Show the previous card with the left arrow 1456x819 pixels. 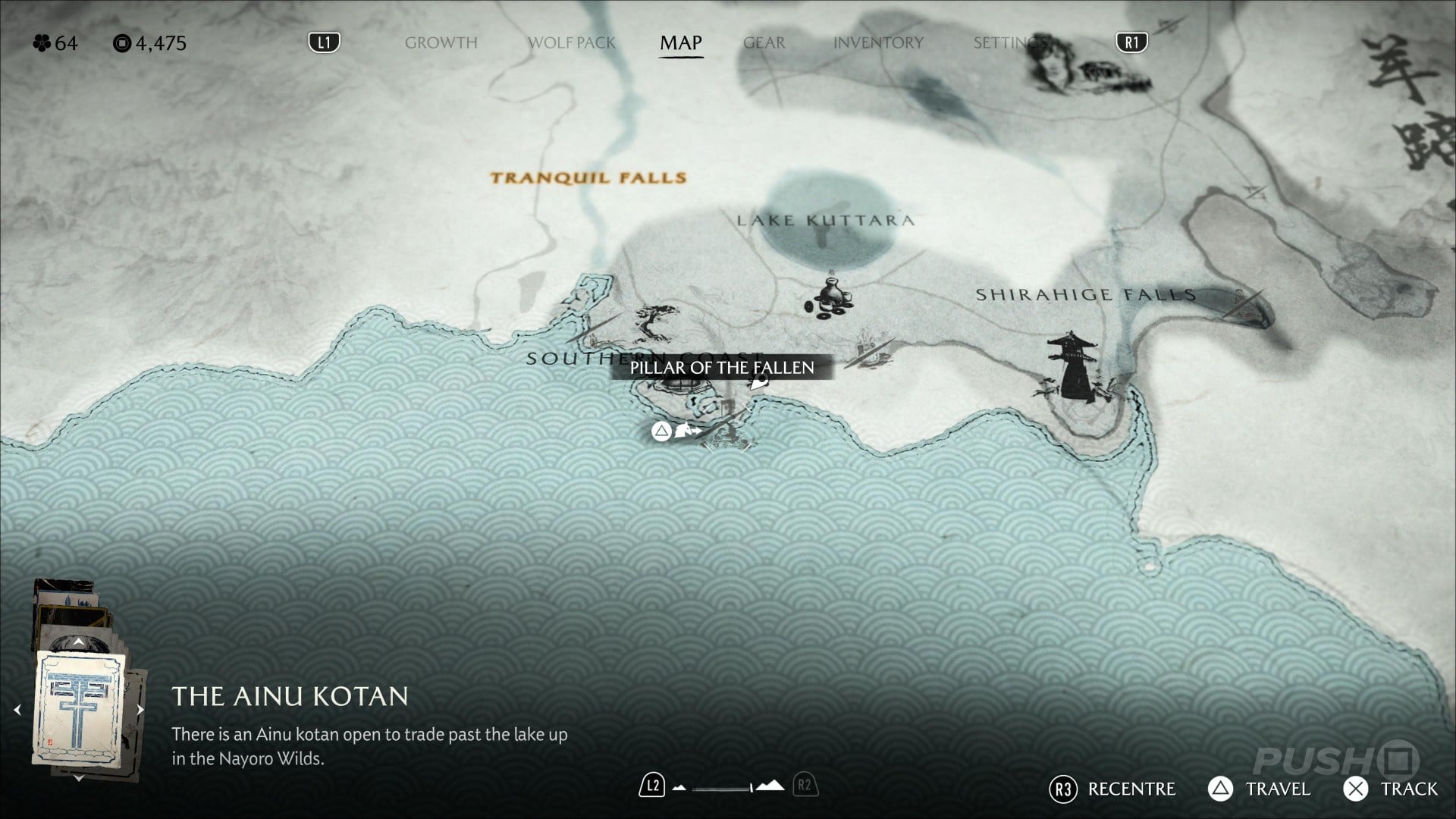click(x=17, y=710)
